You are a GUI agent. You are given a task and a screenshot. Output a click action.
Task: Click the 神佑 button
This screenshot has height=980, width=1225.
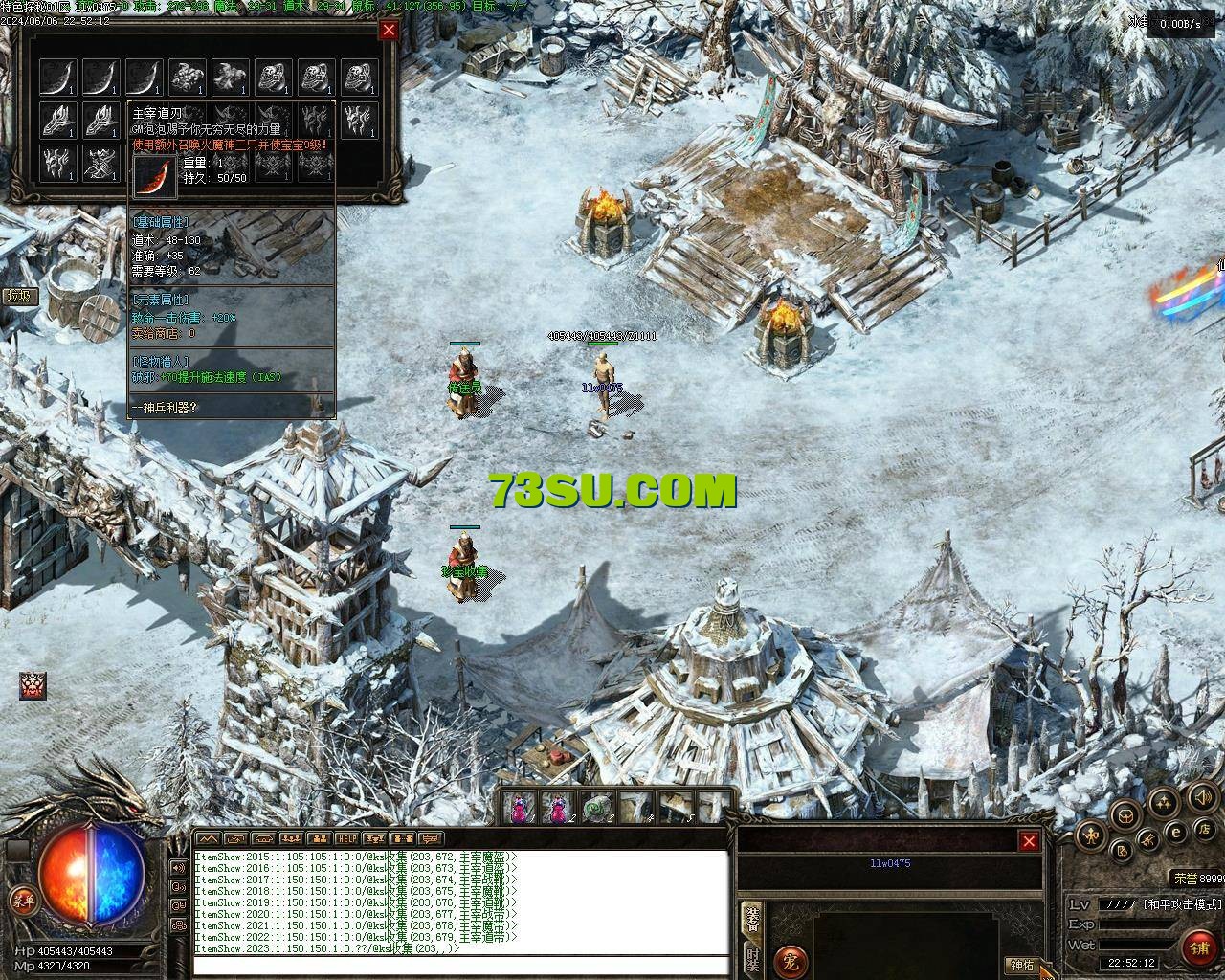pos(1022,965)
